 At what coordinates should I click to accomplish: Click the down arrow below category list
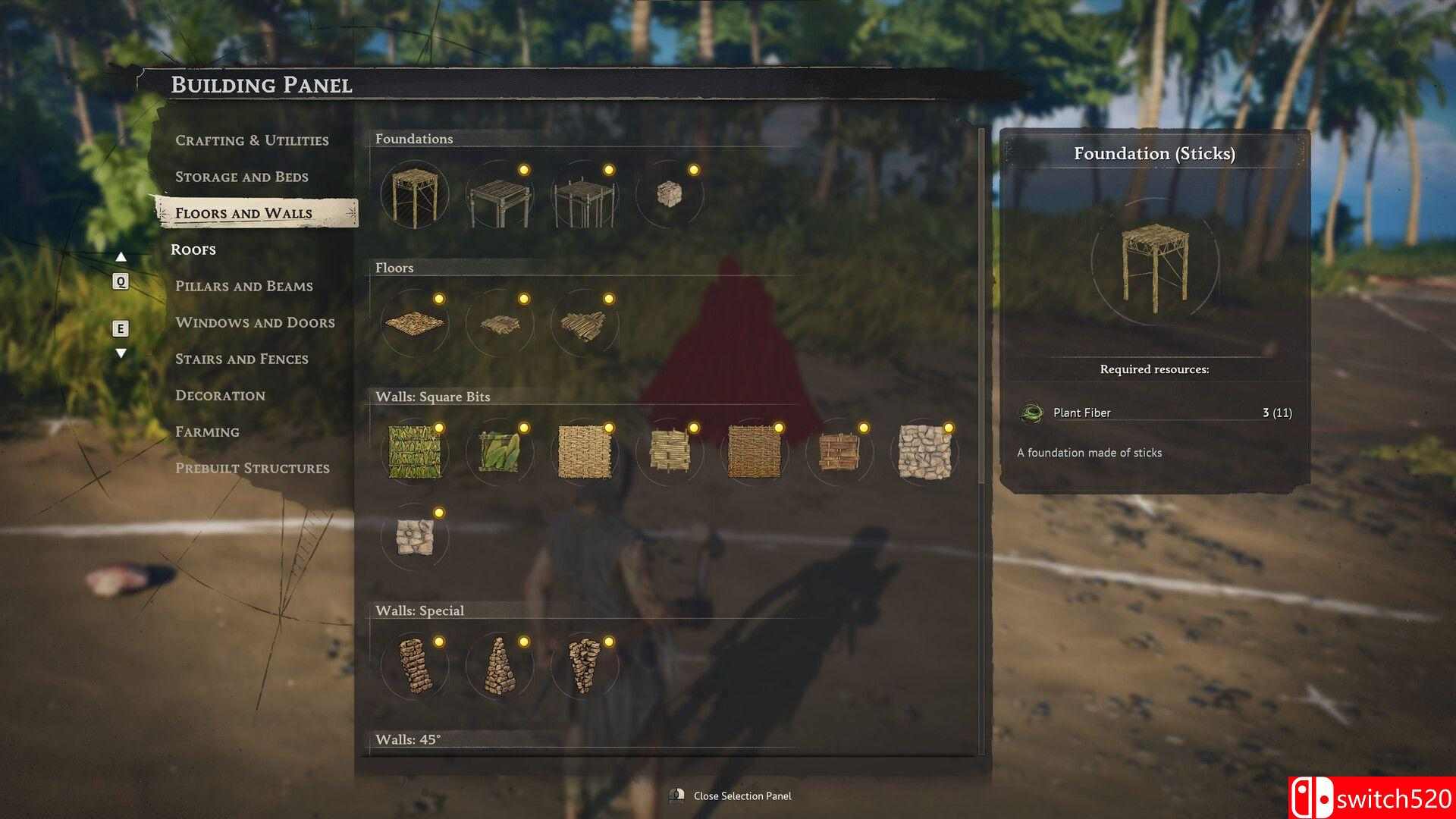pyautogui.click(x=121, y=353)
